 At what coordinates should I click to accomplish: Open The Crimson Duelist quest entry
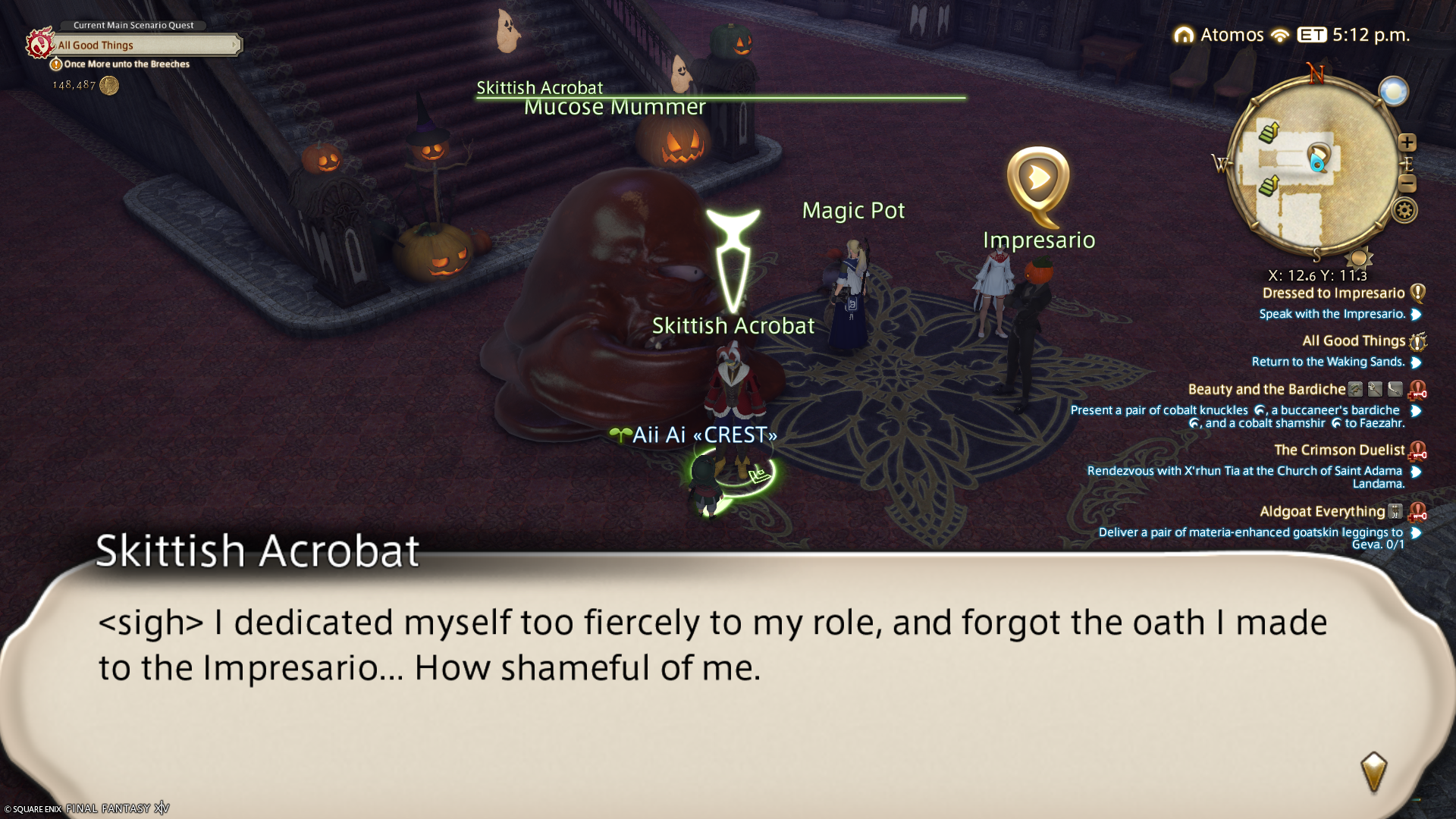(1339, 450)
